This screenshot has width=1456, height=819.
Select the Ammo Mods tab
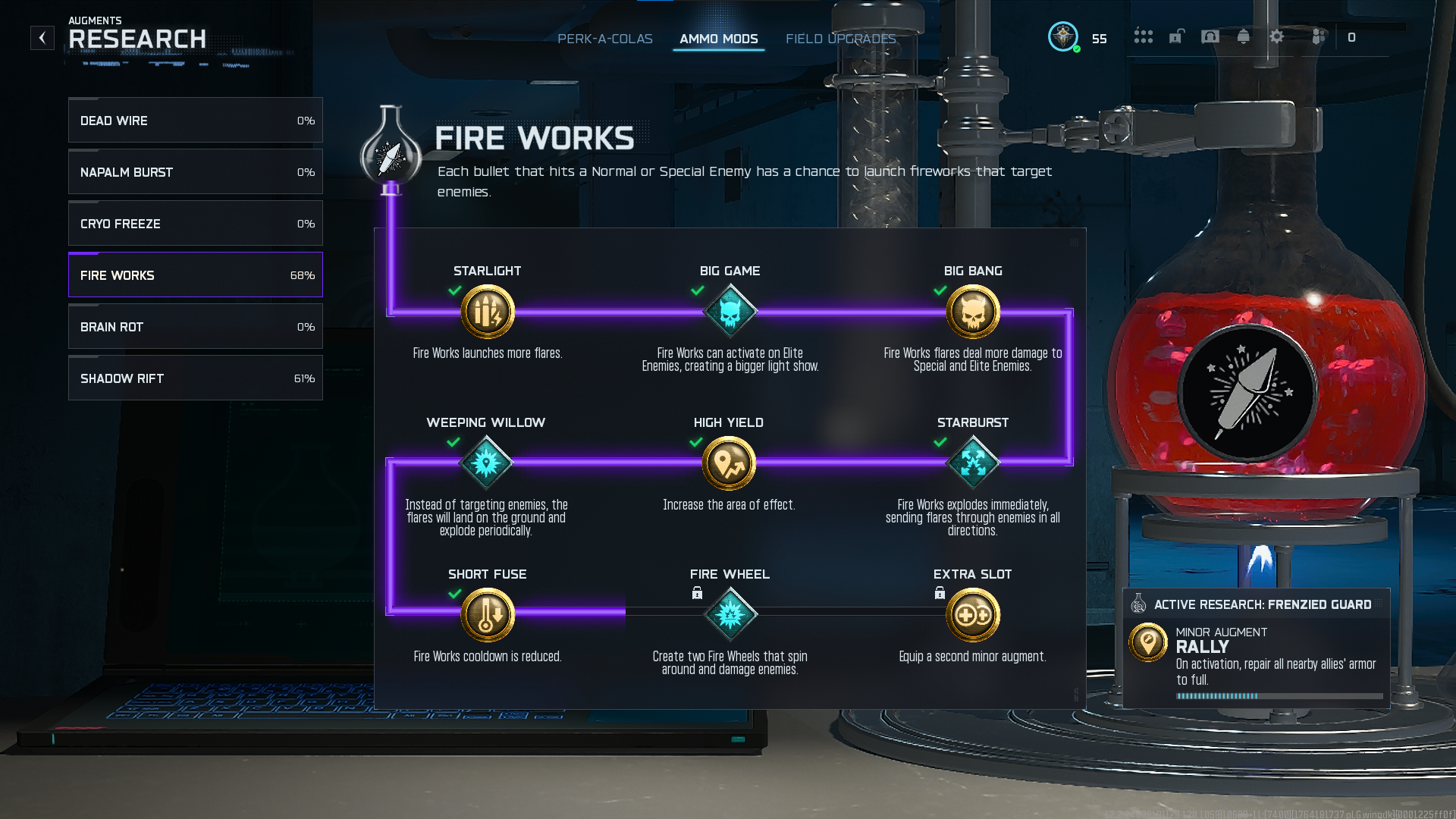718,39
